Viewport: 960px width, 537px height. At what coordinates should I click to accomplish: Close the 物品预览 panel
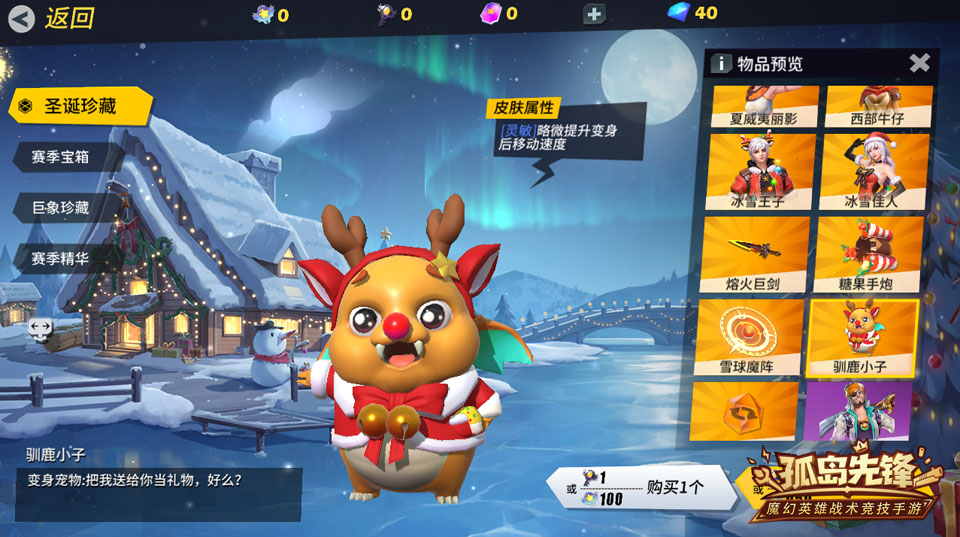[919, 63]
